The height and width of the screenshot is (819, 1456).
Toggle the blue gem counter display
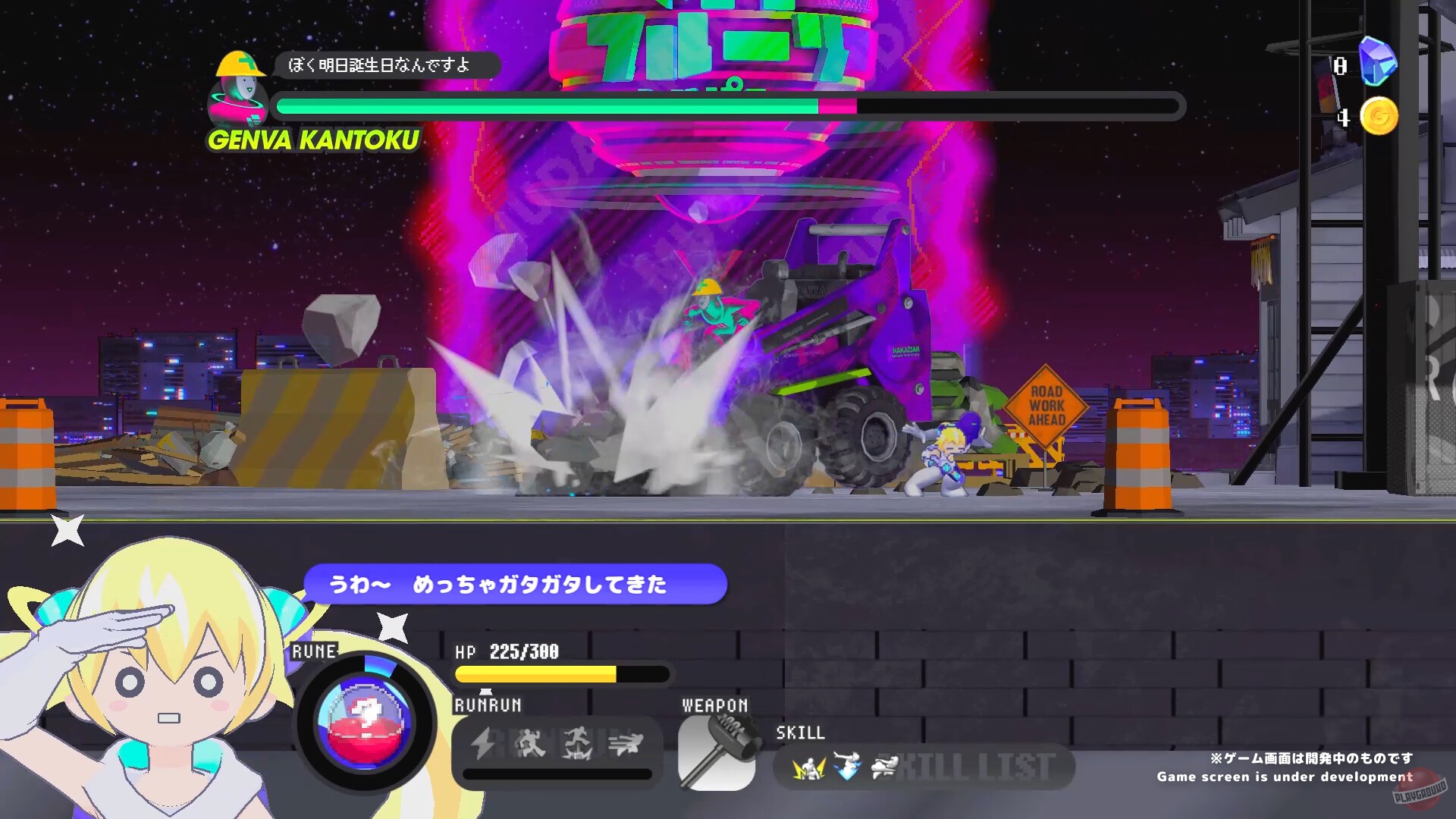[x=1380, y=61]
